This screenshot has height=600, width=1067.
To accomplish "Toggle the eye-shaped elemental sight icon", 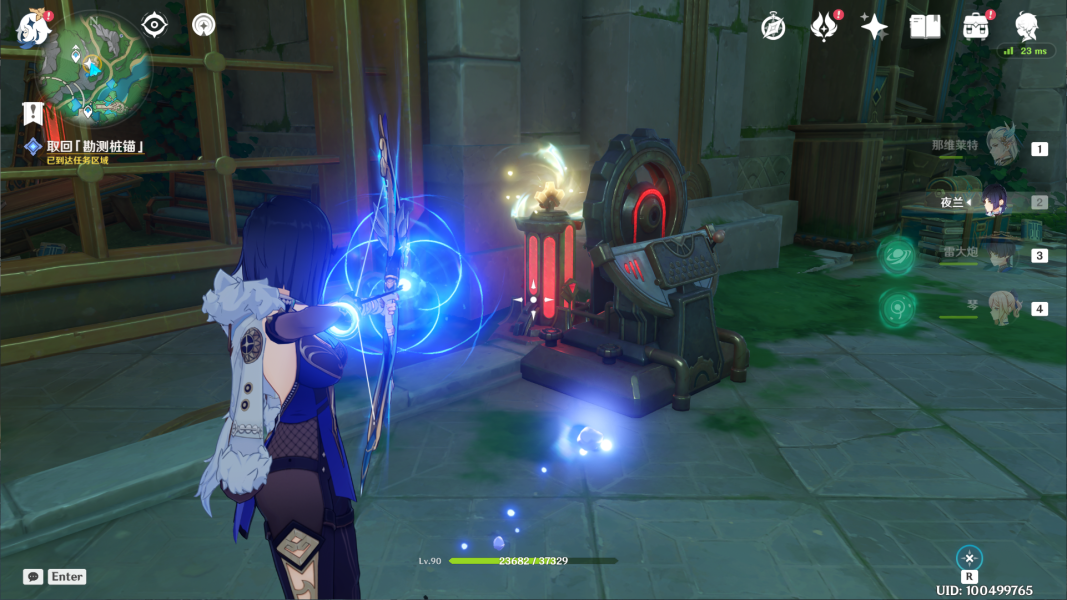I will click(x=154, y=25).
